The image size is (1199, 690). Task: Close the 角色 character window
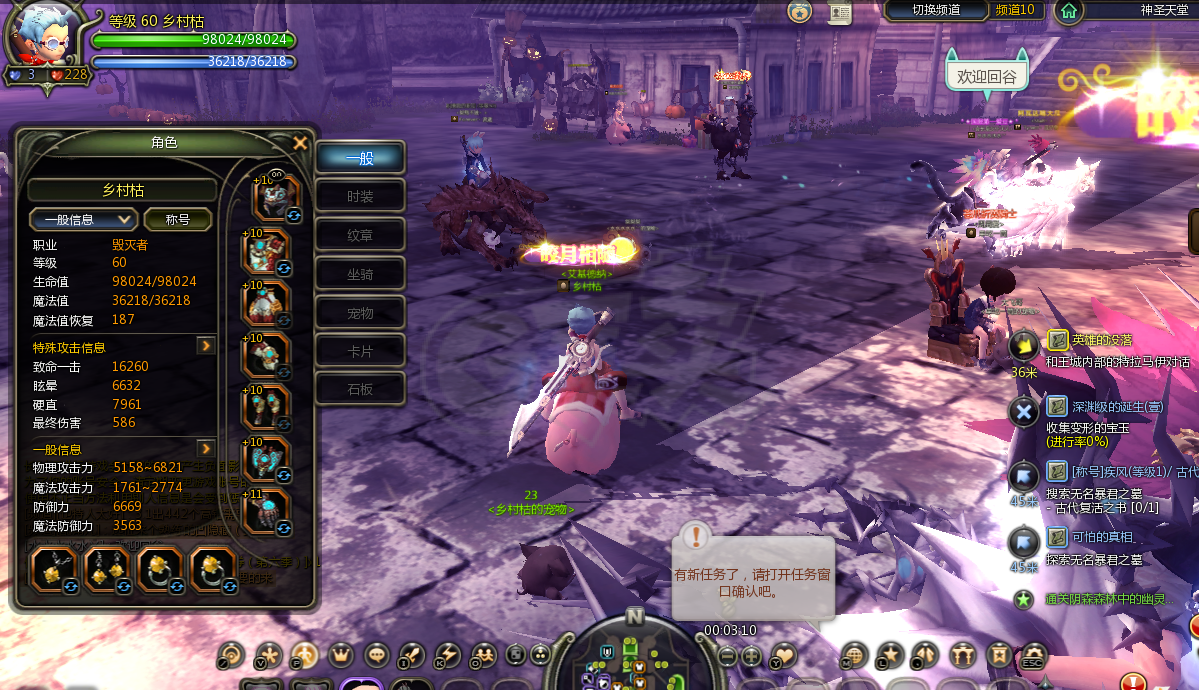tap(300, 143)
